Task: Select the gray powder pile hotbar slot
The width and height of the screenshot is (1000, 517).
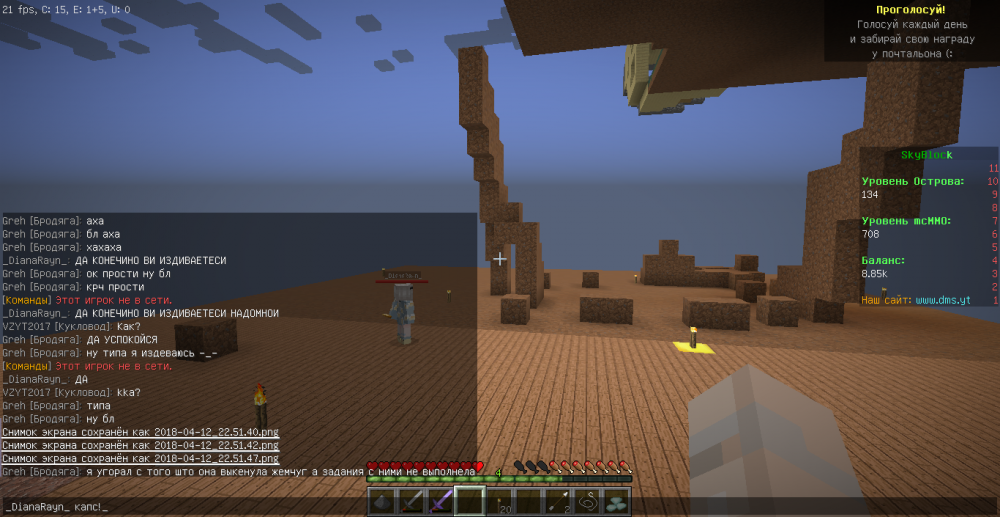Action: (385, 502)
